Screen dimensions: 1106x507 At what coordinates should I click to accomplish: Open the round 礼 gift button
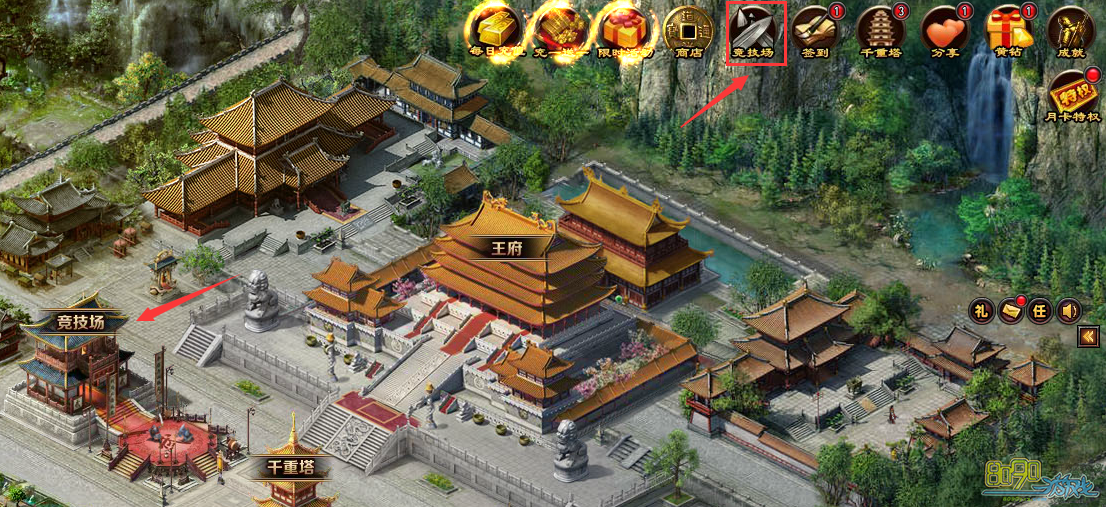(981, 311)
